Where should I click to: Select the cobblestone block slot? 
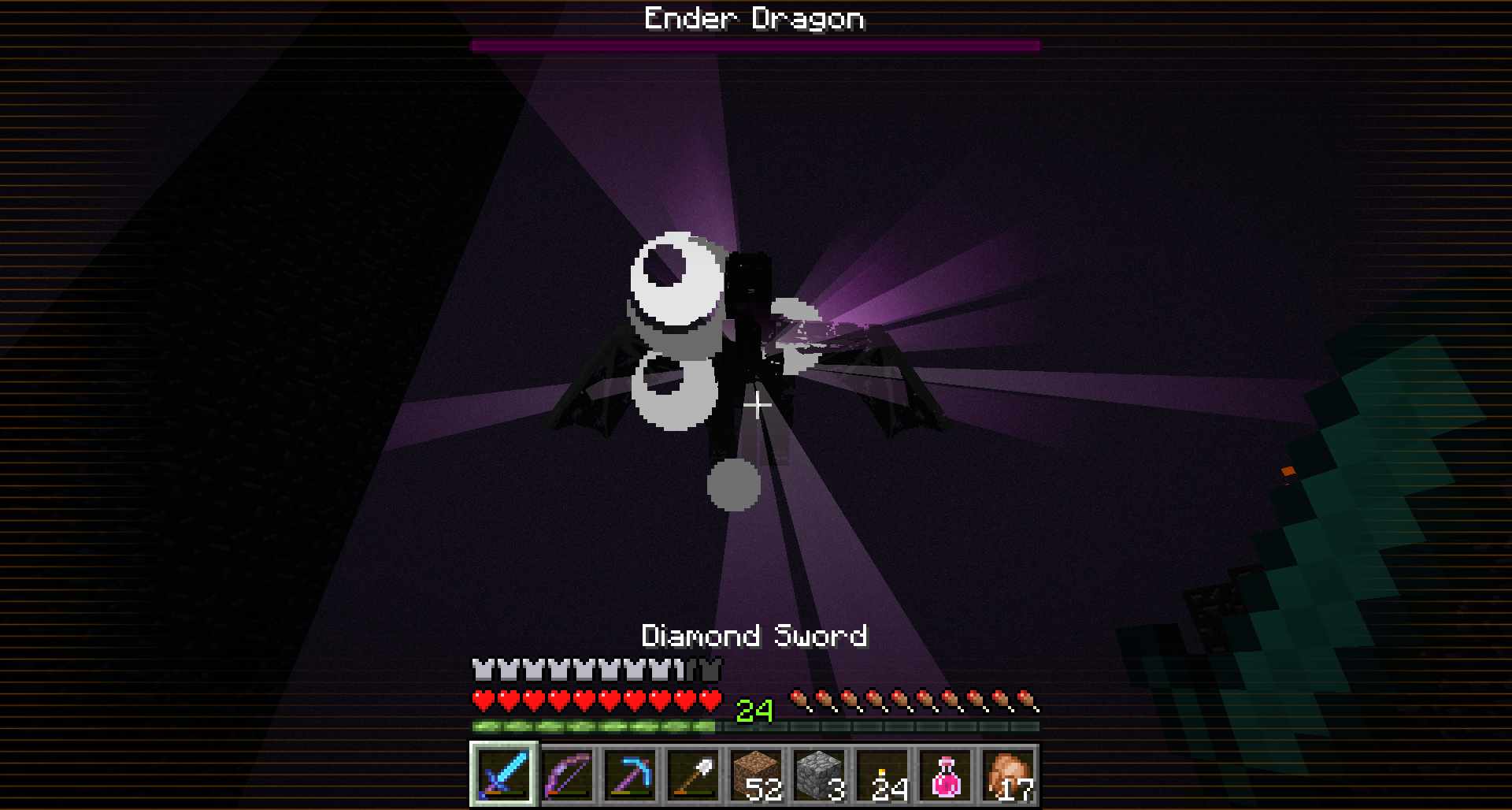(819, 775)
